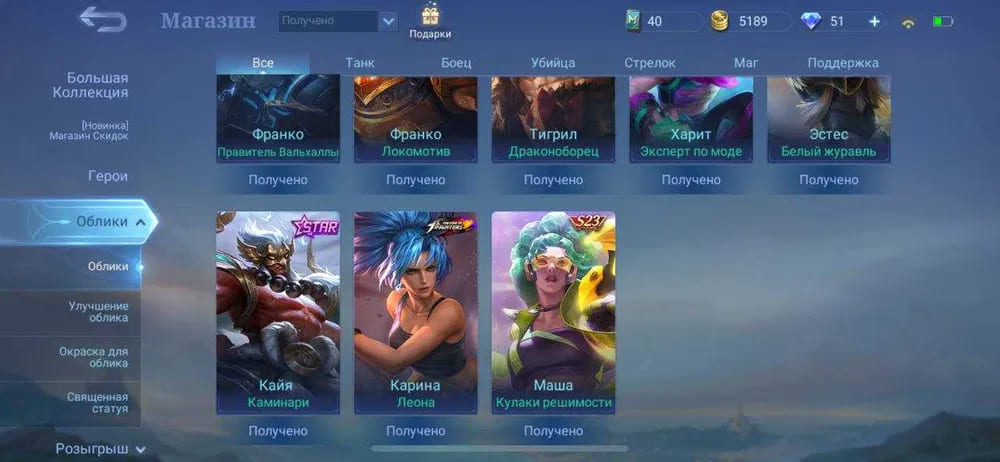This screenshot has height=462, width=1000.
Task: Filter skins by Маг
Action: point(746,63)
